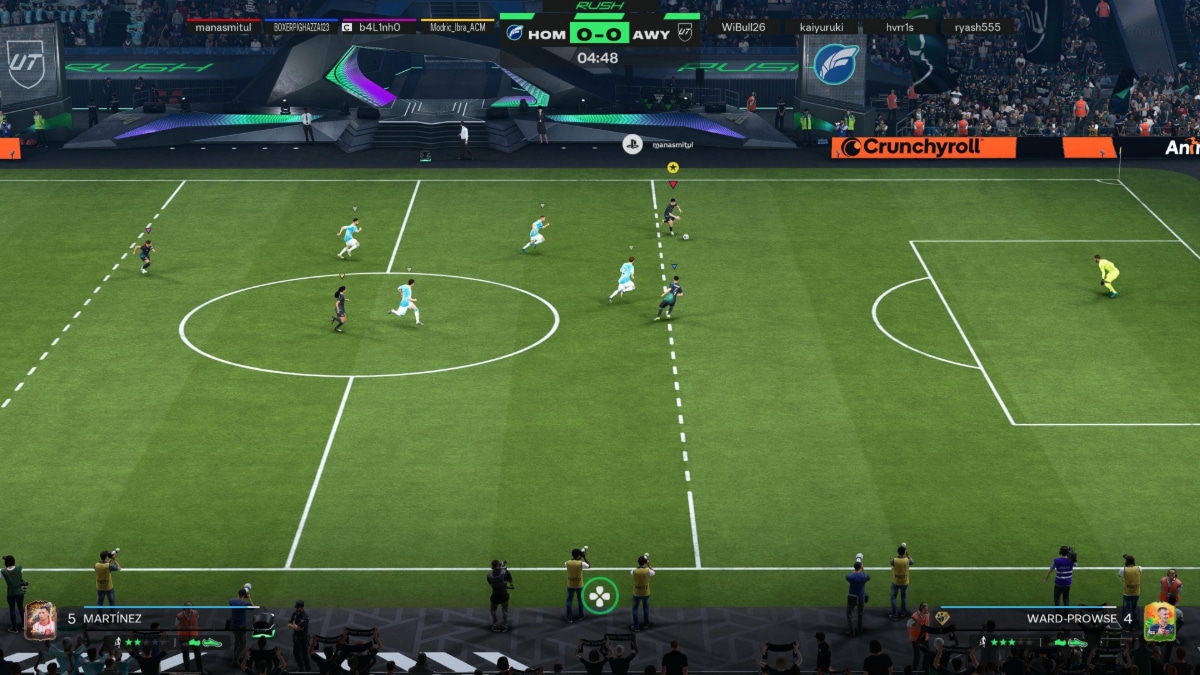Click the Martínez player card portrait
Screen dimensions: 1200x675
pos(40,621)
